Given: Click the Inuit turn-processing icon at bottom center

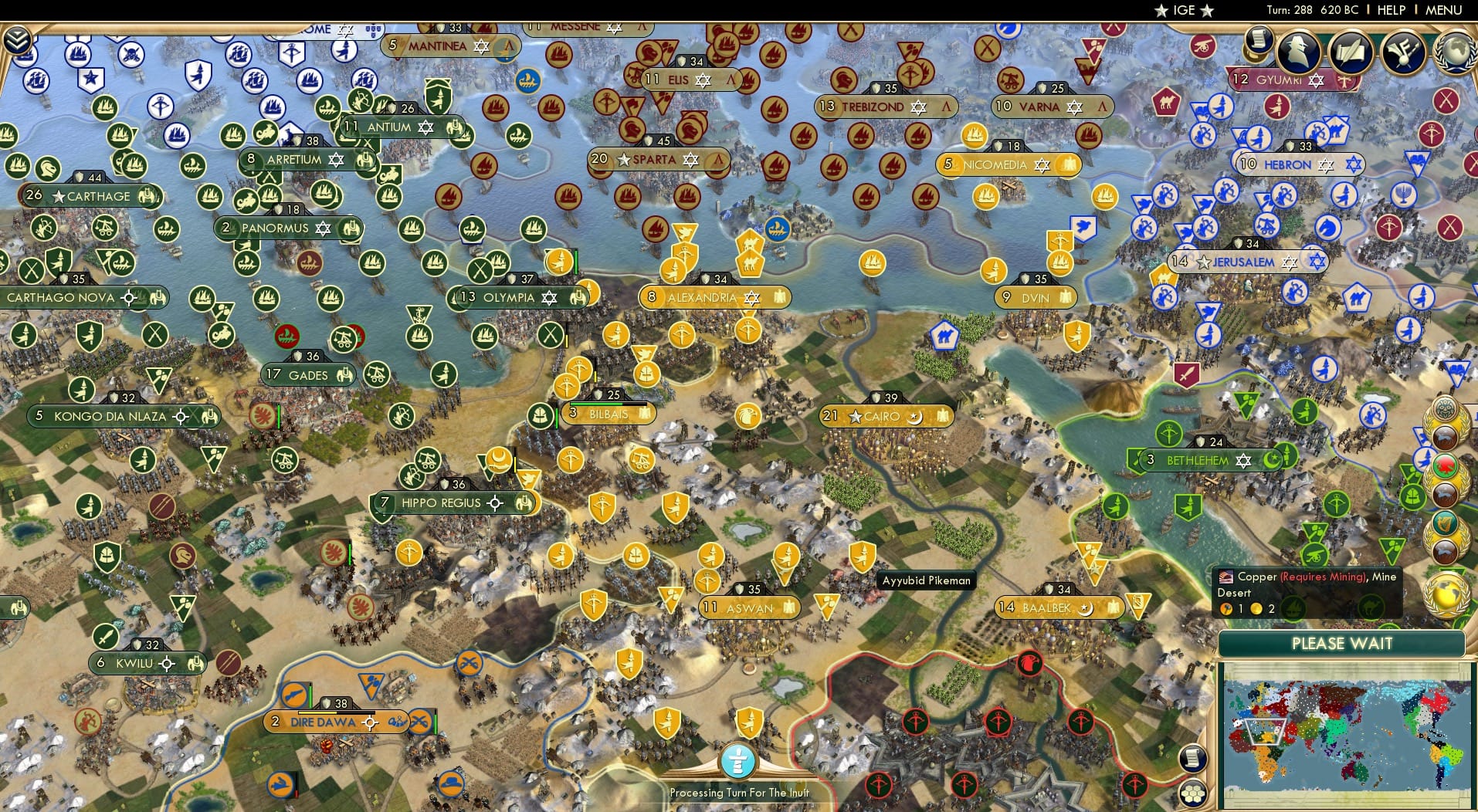Looking at the screenshot, I should 739,760.
